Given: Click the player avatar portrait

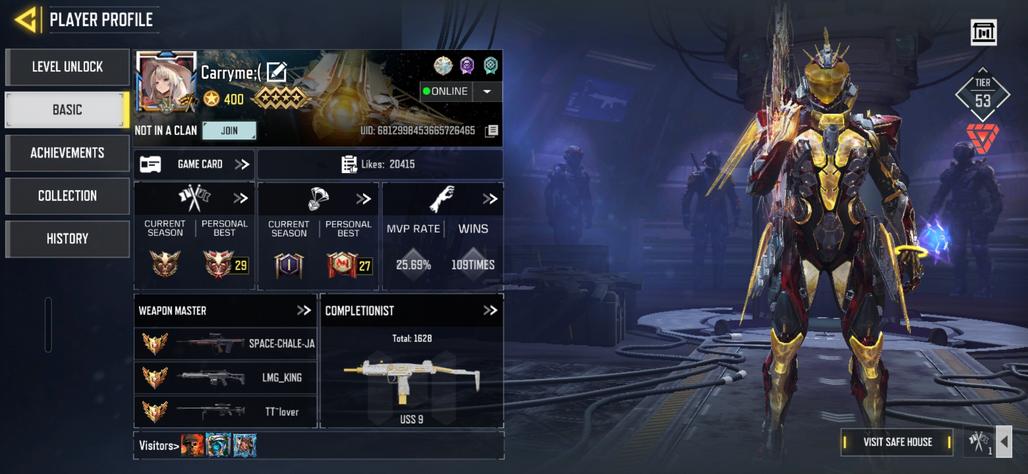Looking at the screenshot, I should [x=165, y=84].
